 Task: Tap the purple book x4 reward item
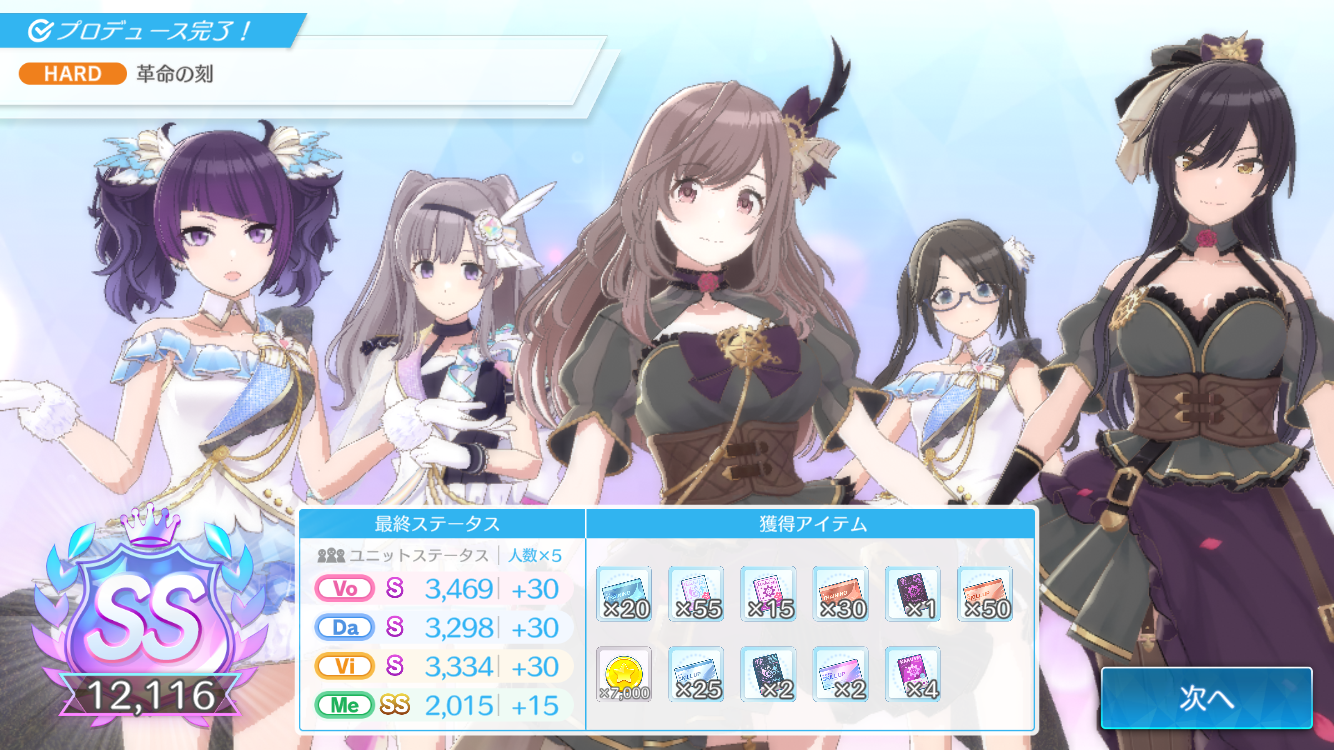tap(912, 674)
